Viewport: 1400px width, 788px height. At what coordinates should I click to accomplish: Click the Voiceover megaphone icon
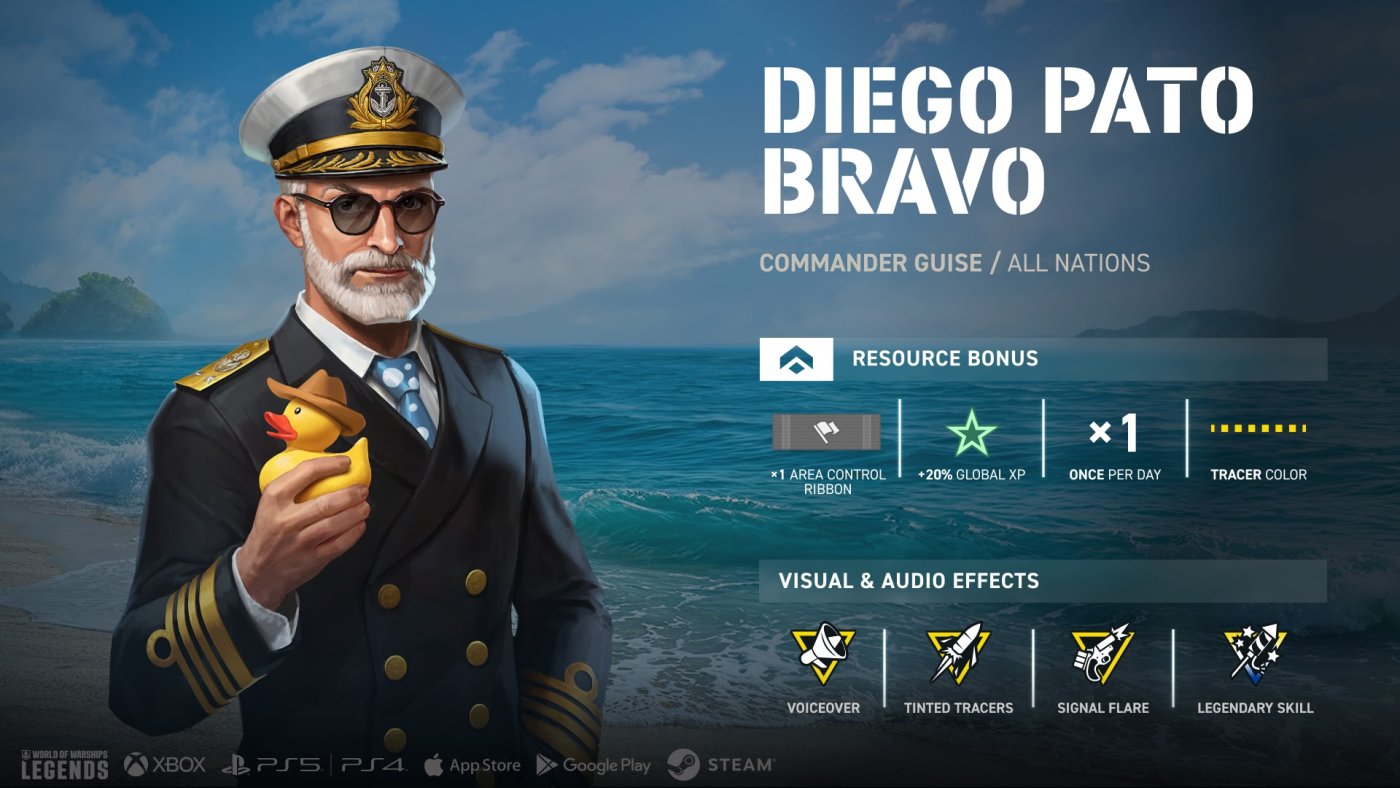(x=822, y=654)
